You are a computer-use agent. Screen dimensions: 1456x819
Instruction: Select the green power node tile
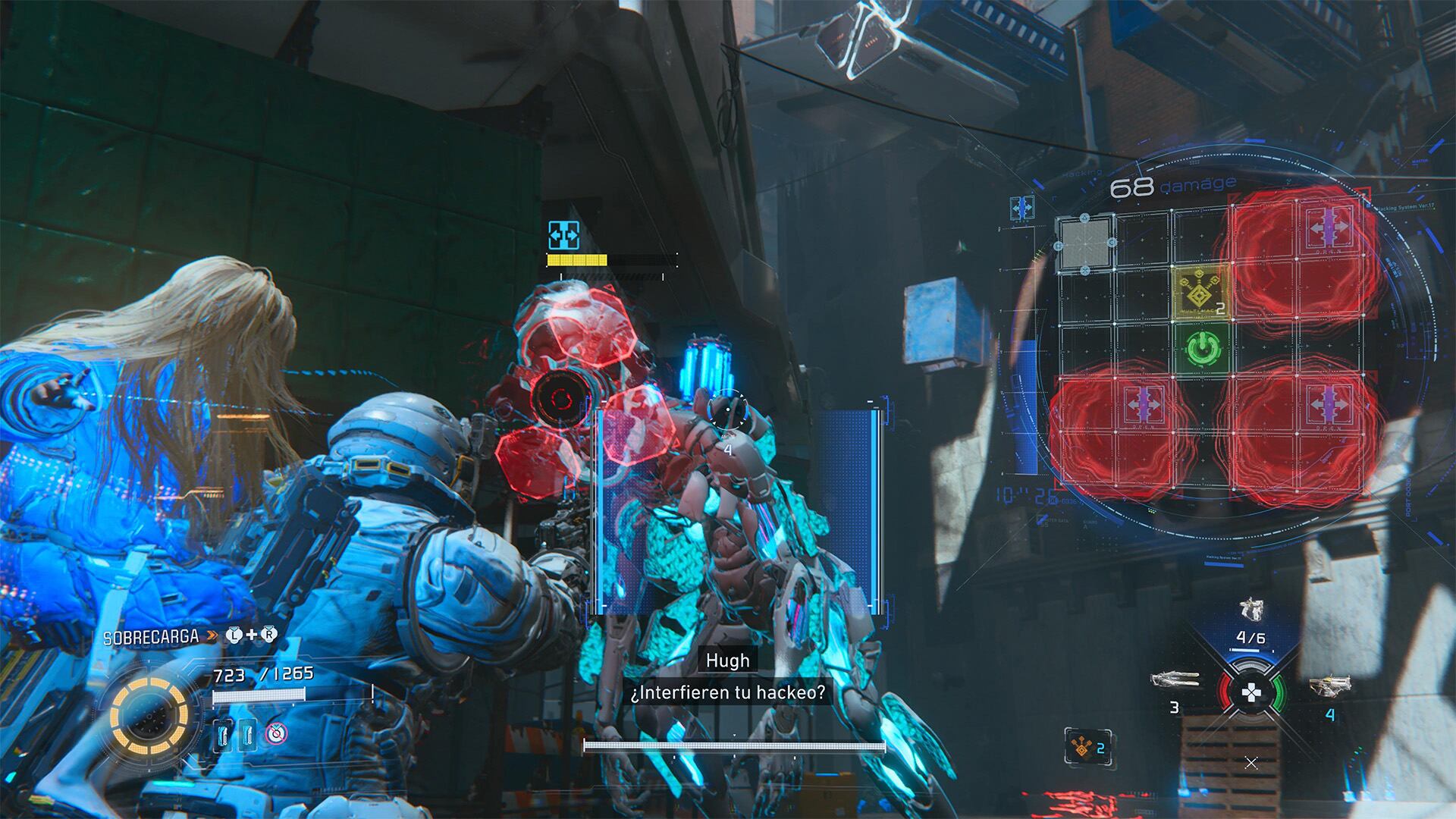coord(1200,350)
